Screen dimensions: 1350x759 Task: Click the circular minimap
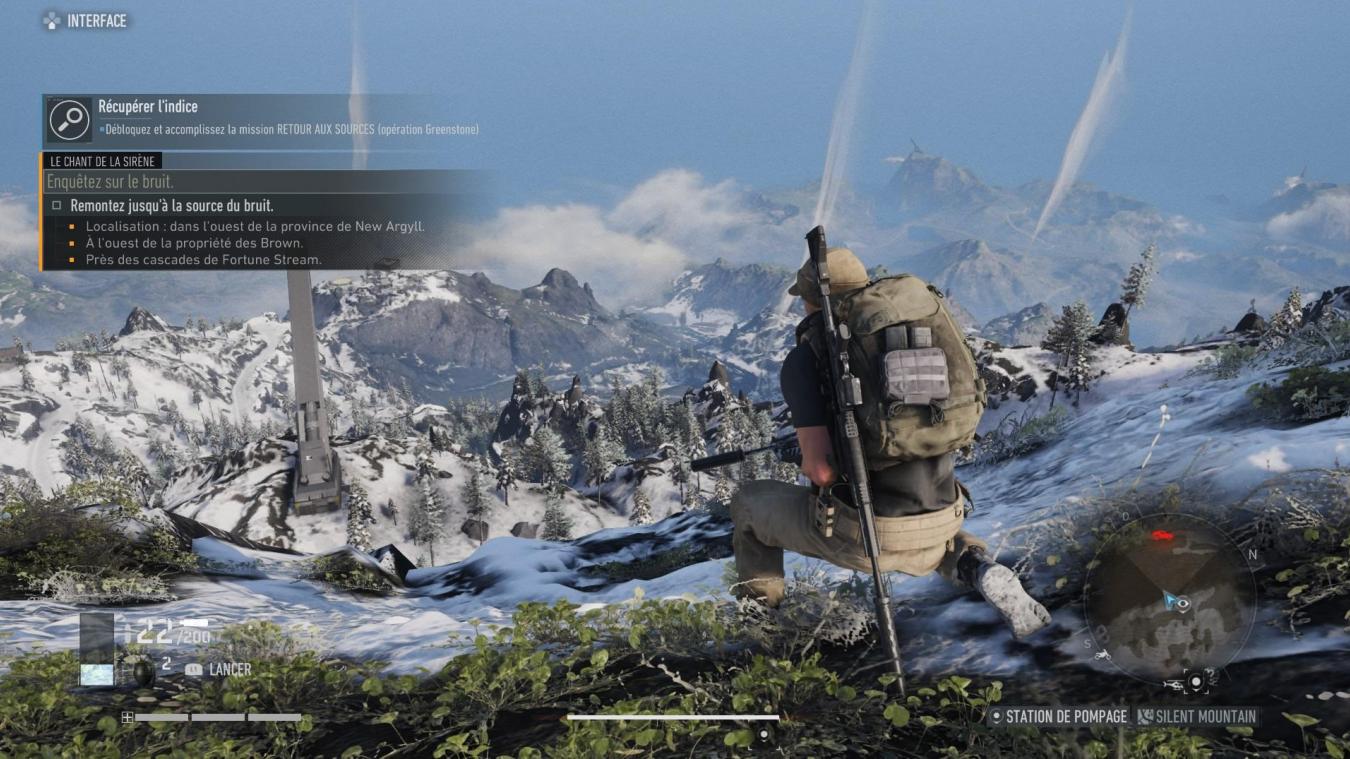click(1169, 597)
